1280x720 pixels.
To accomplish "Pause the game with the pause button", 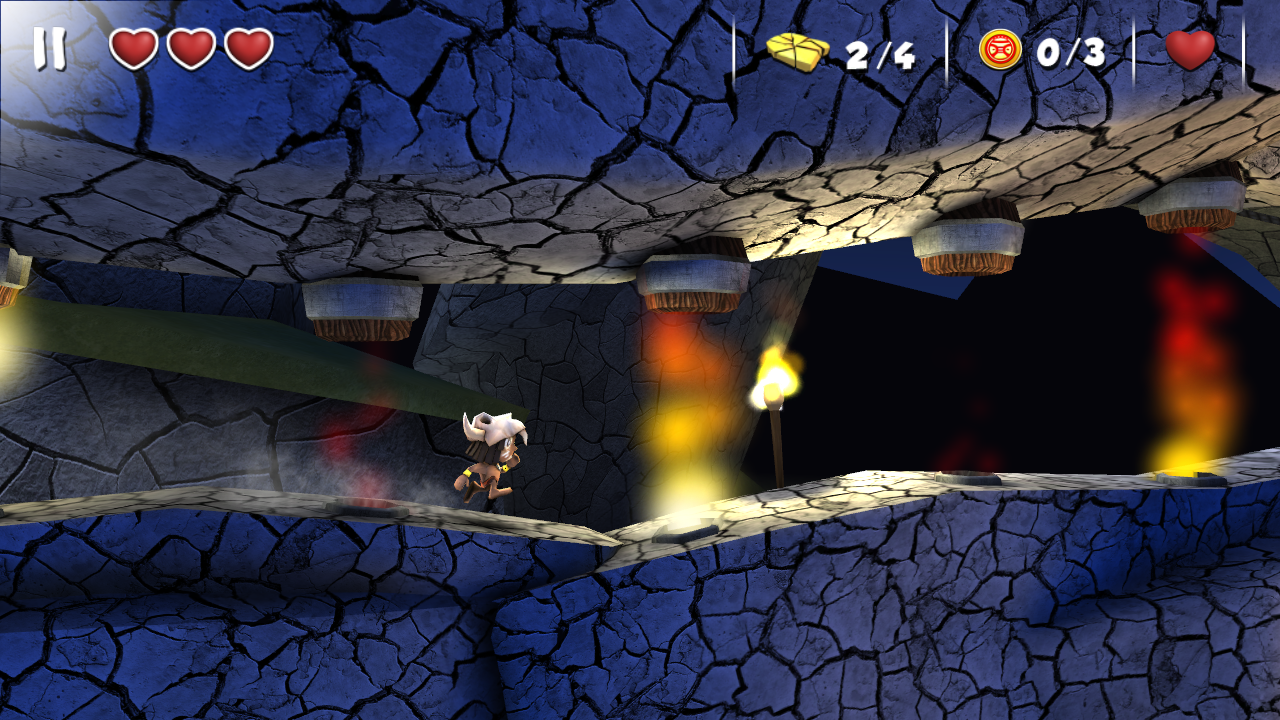I will click(x=49, y=48).
